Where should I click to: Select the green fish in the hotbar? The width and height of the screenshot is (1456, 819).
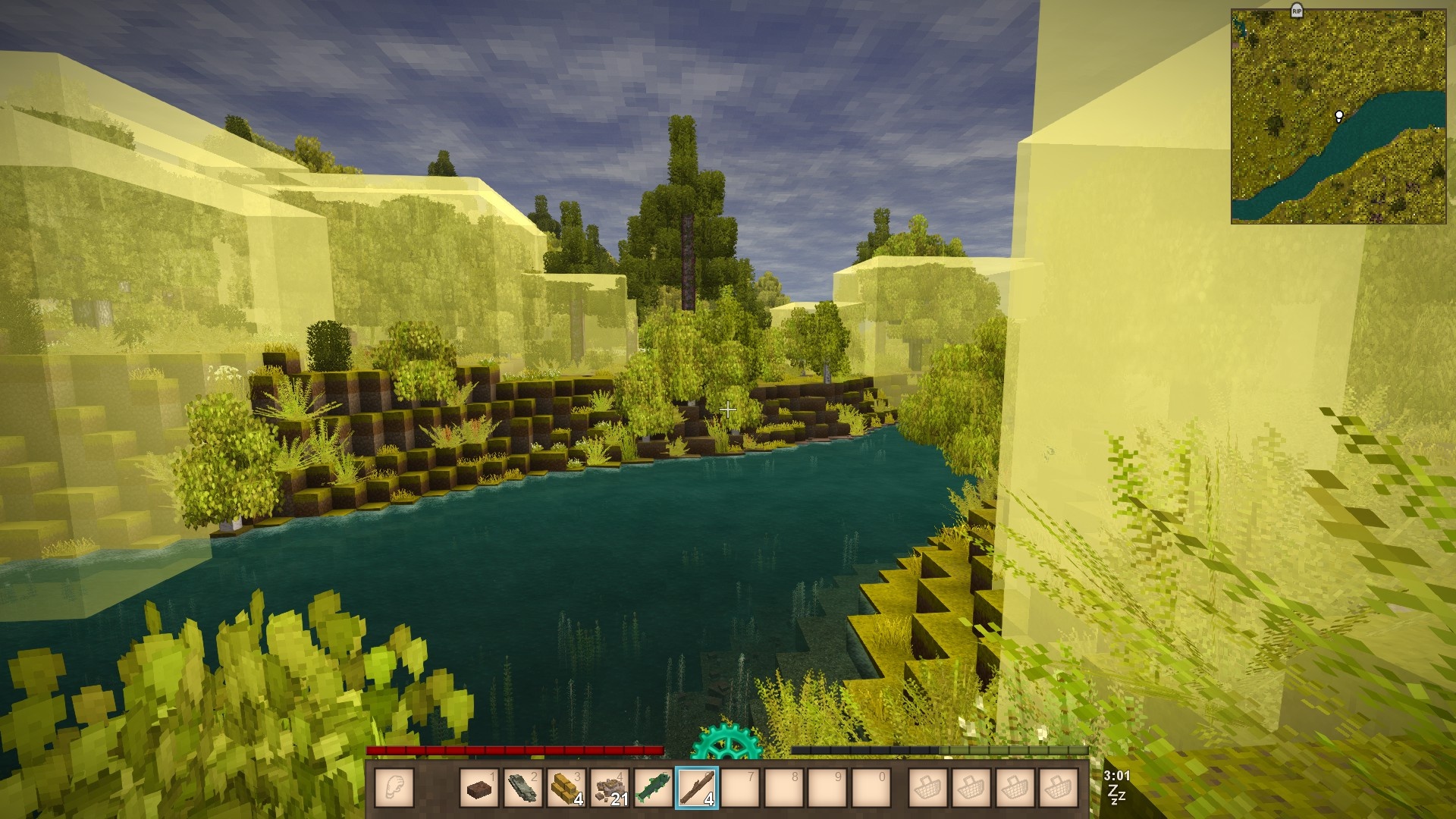coord(653,787)
